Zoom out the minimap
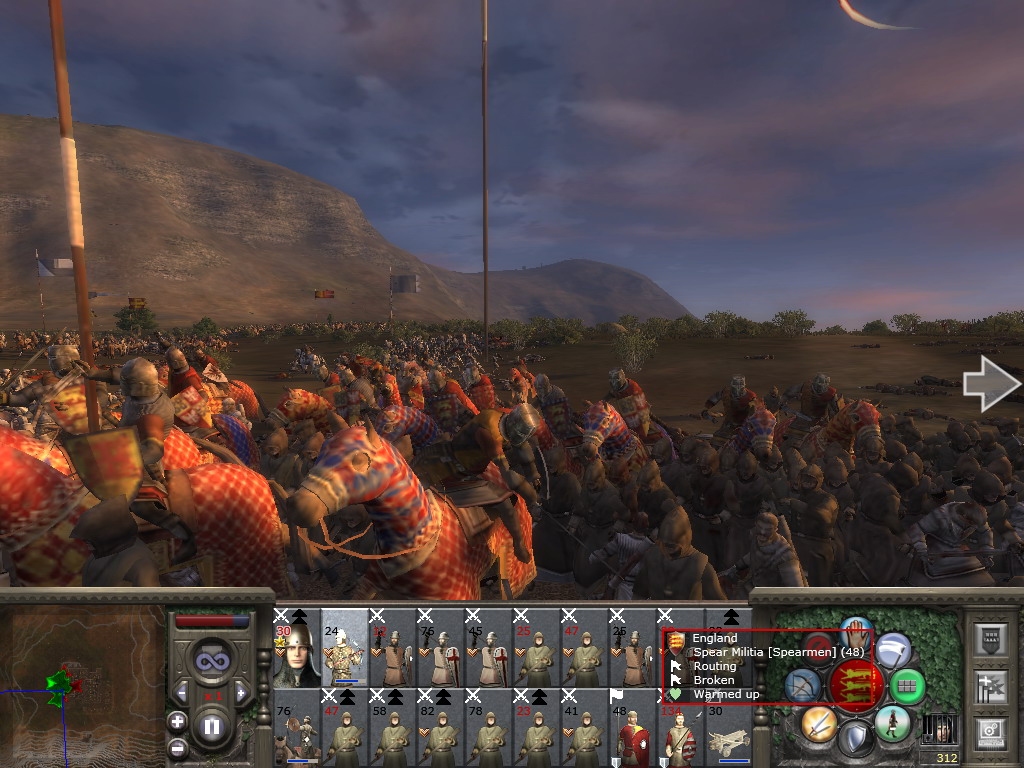This screenshot has width=1024, height=768. 177,746
